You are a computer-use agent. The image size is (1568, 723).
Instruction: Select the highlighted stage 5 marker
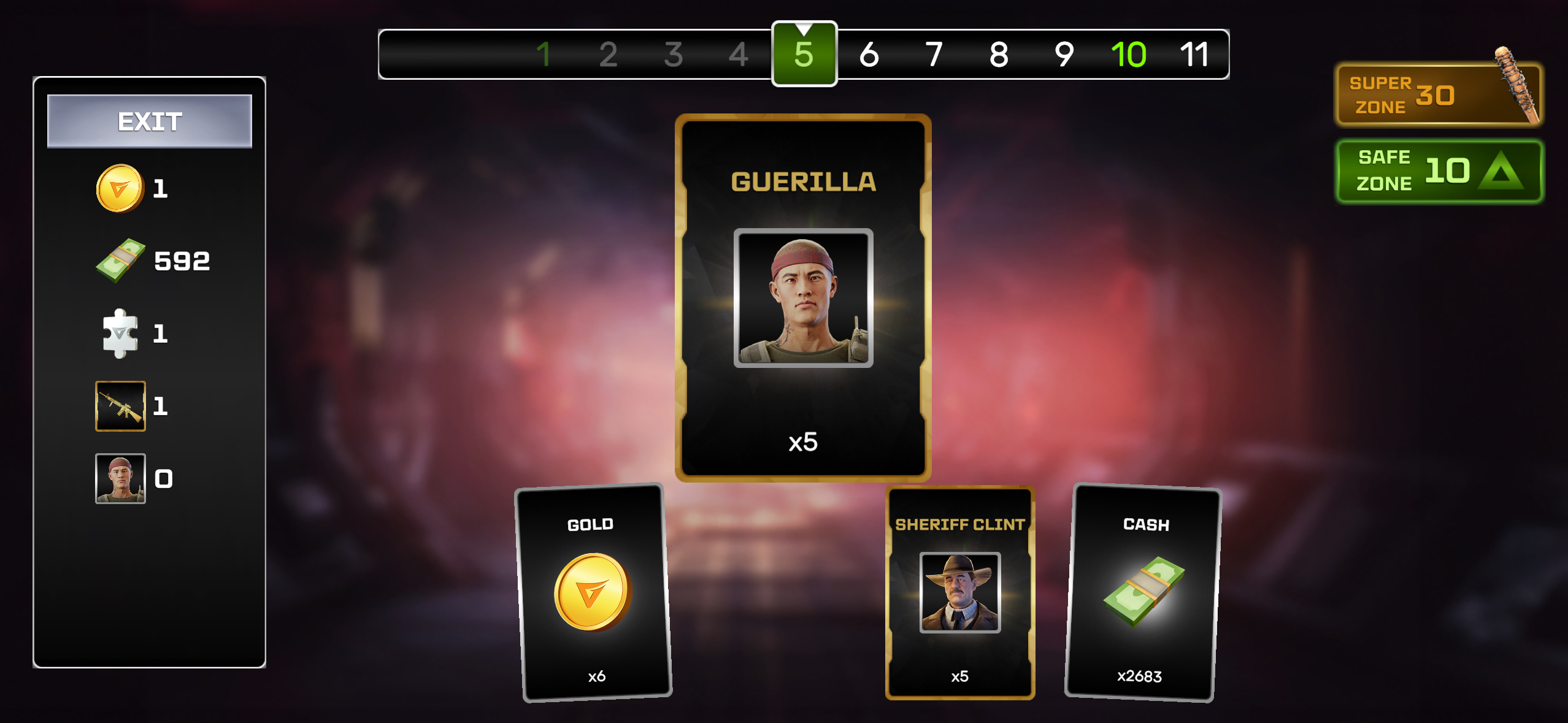pos(804,55)
